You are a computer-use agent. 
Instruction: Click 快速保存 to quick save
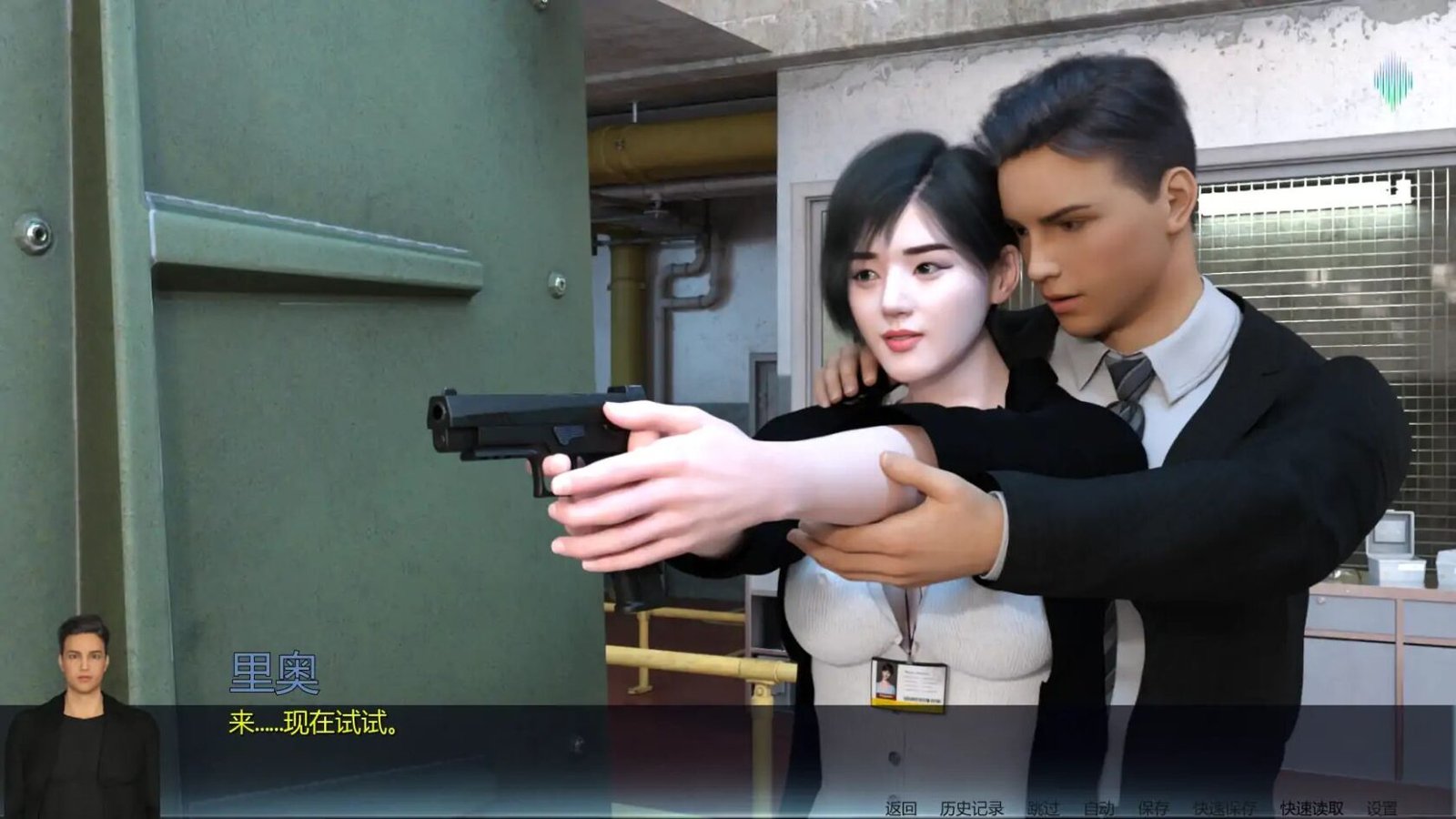point(1224,808)
